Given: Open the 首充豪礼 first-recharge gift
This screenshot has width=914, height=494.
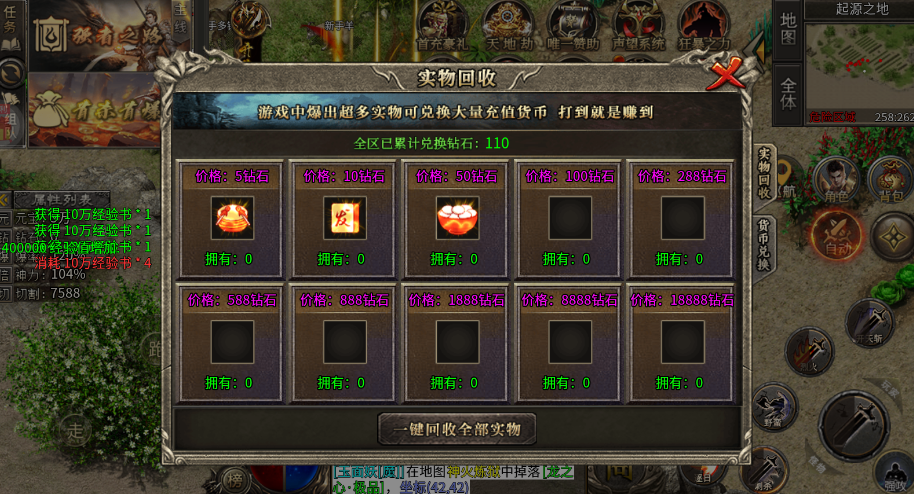Looking at the screenshot, I should [x=441, y=24].
